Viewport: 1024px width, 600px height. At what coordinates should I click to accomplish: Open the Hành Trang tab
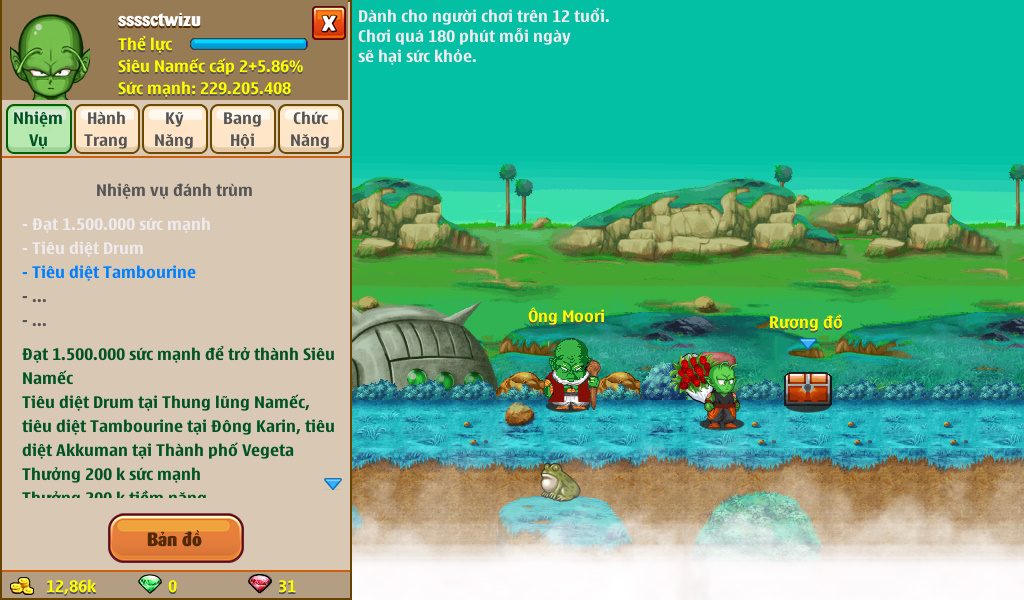106,129
